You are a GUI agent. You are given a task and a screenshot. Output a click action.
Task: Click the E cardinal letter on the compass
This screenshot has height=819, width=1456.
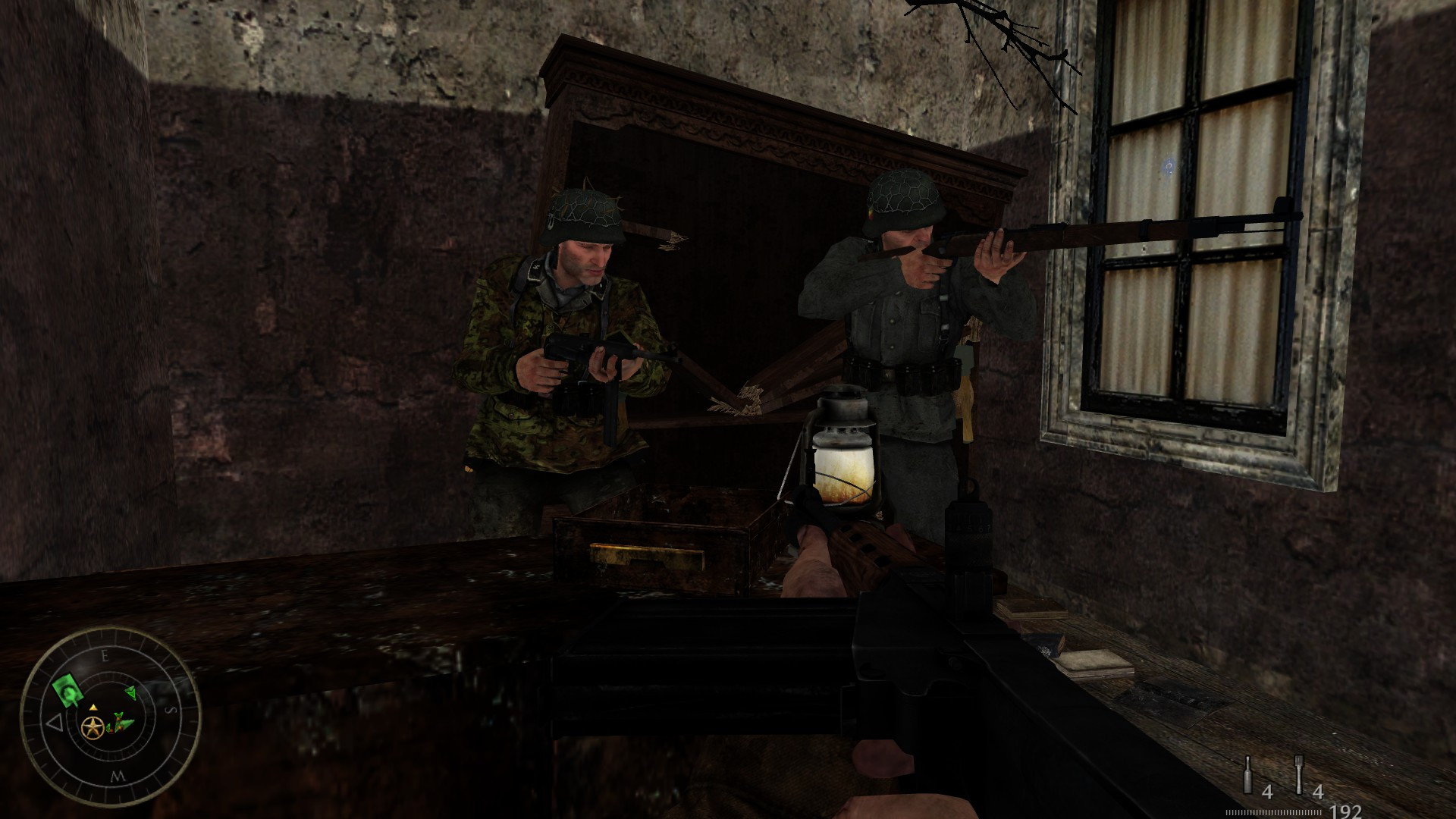[x=105, y=656]
